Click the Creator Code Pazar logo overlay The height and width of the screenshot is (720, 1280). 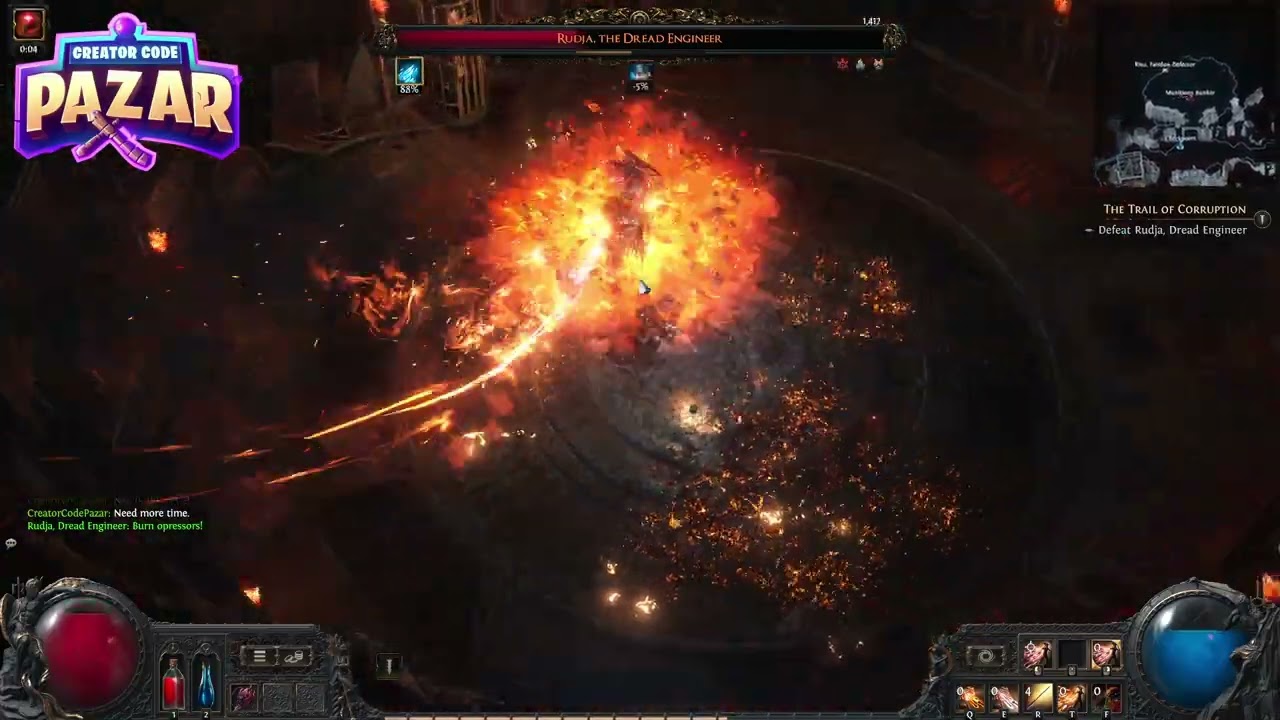(x=127, y=95)
